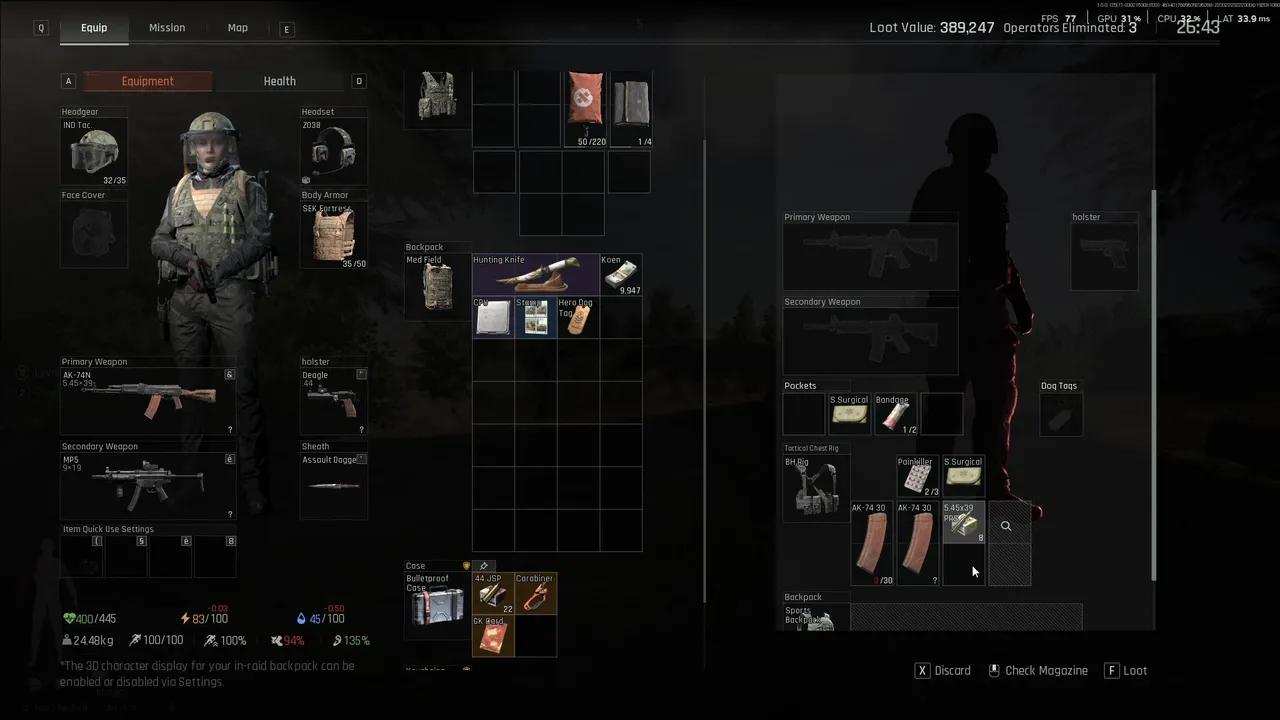Select the Koen cash stack
Viewport: 1280px width, 720px height.
pyautogui.click(x=621, y=275)
